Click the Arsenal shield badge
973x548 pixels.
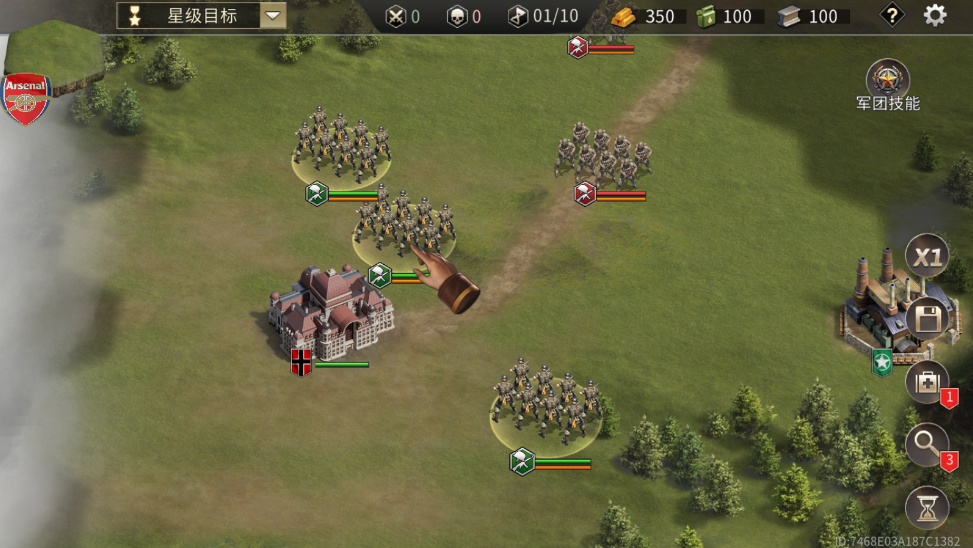point(27,98)
